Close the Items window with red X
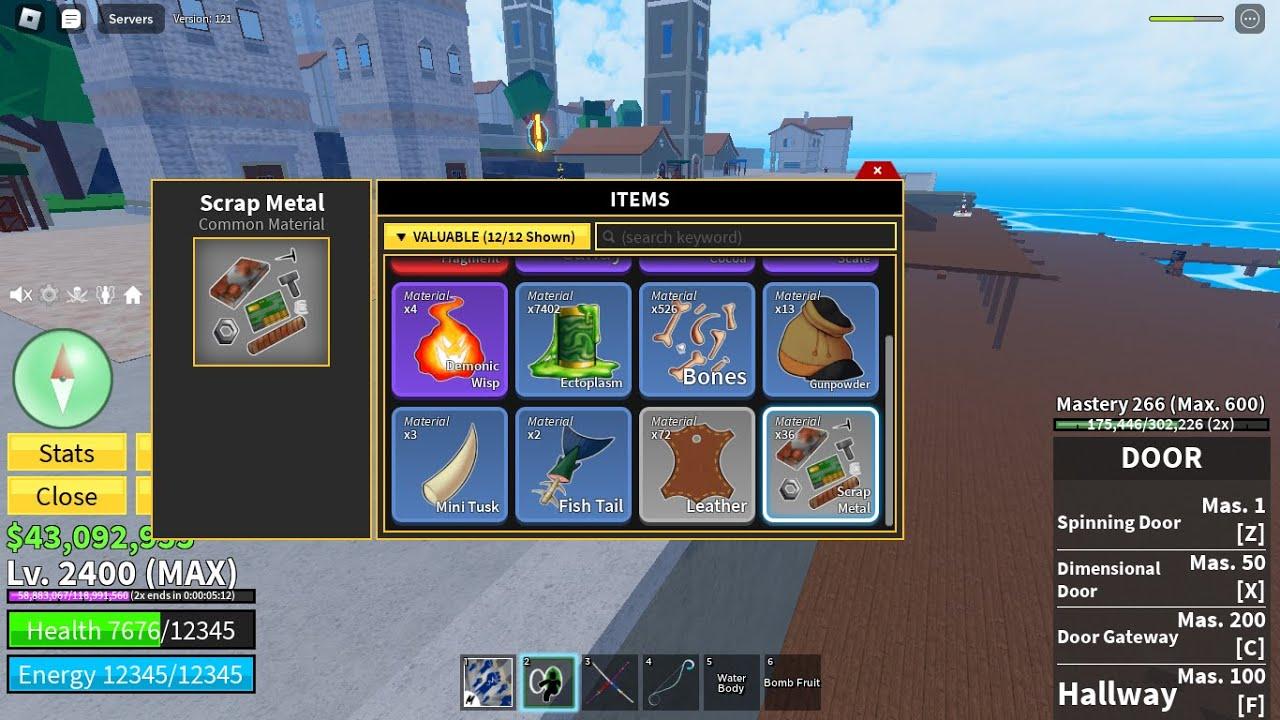The width and height of the screenshot is (1280, 720). click(x=877, y=170)
